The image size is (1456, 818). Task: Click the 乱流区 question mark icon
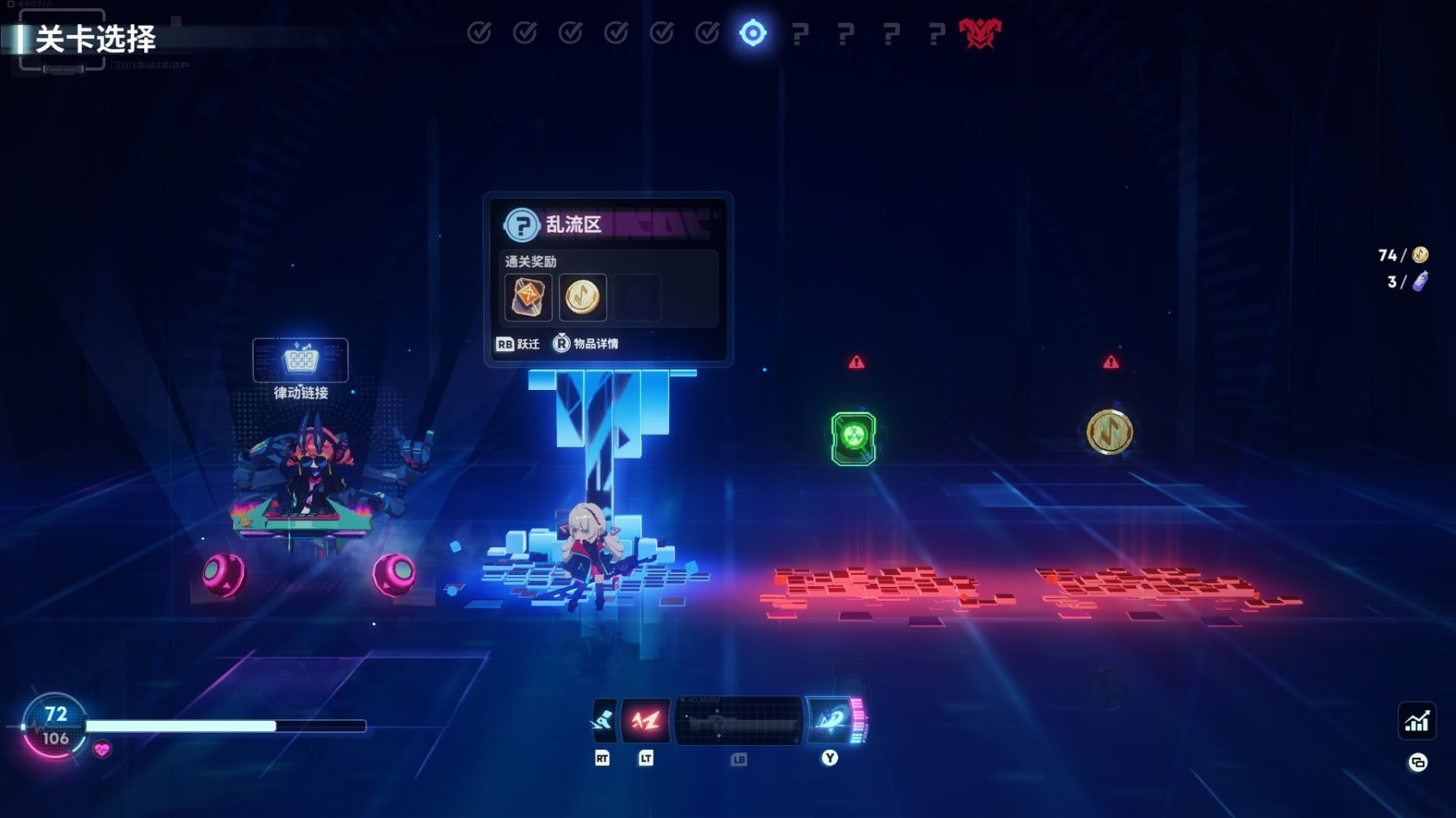[x=521, y=225]
